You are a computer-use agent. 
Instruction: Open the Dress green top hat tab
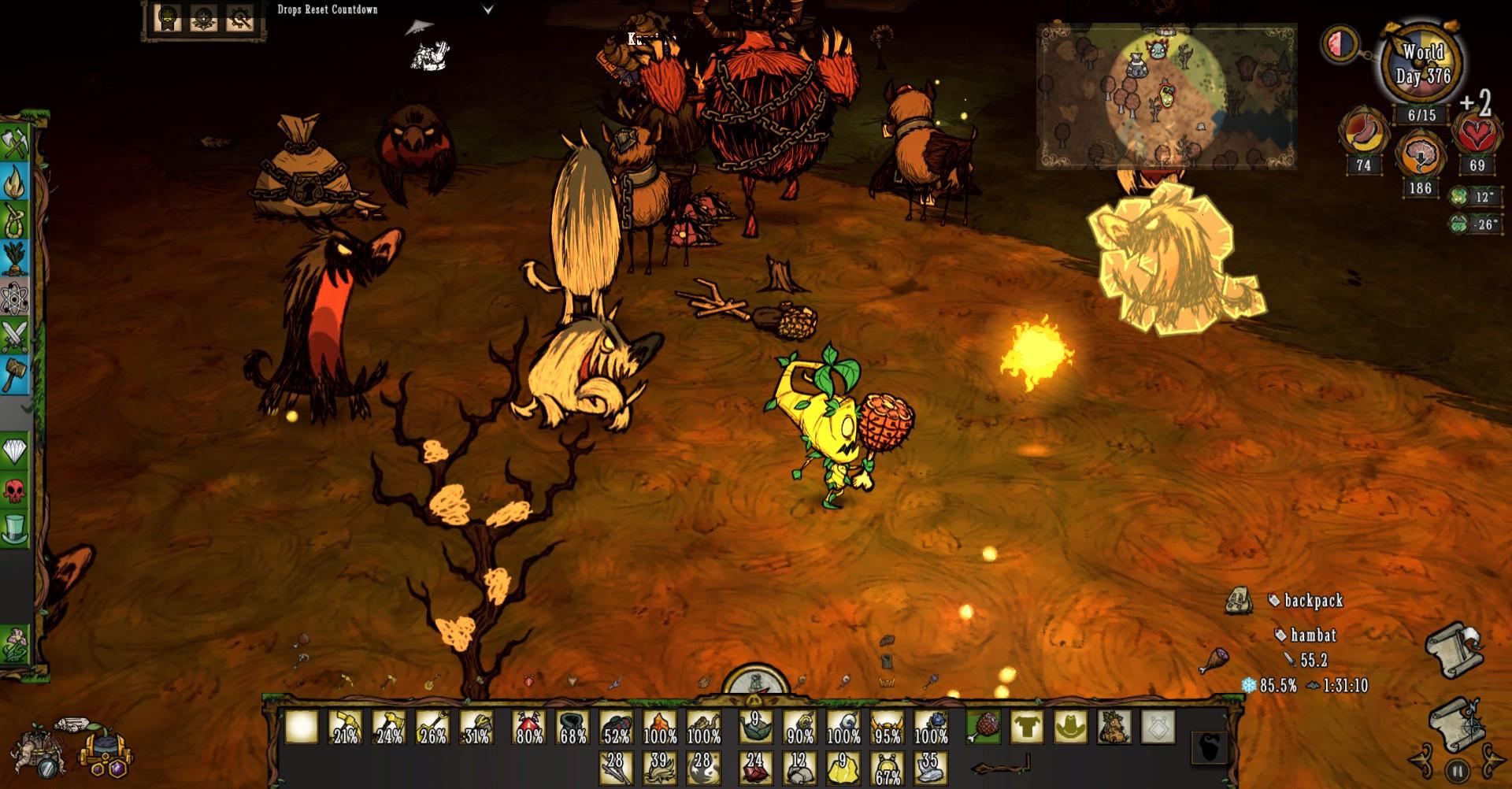click(x=15, y=528)
